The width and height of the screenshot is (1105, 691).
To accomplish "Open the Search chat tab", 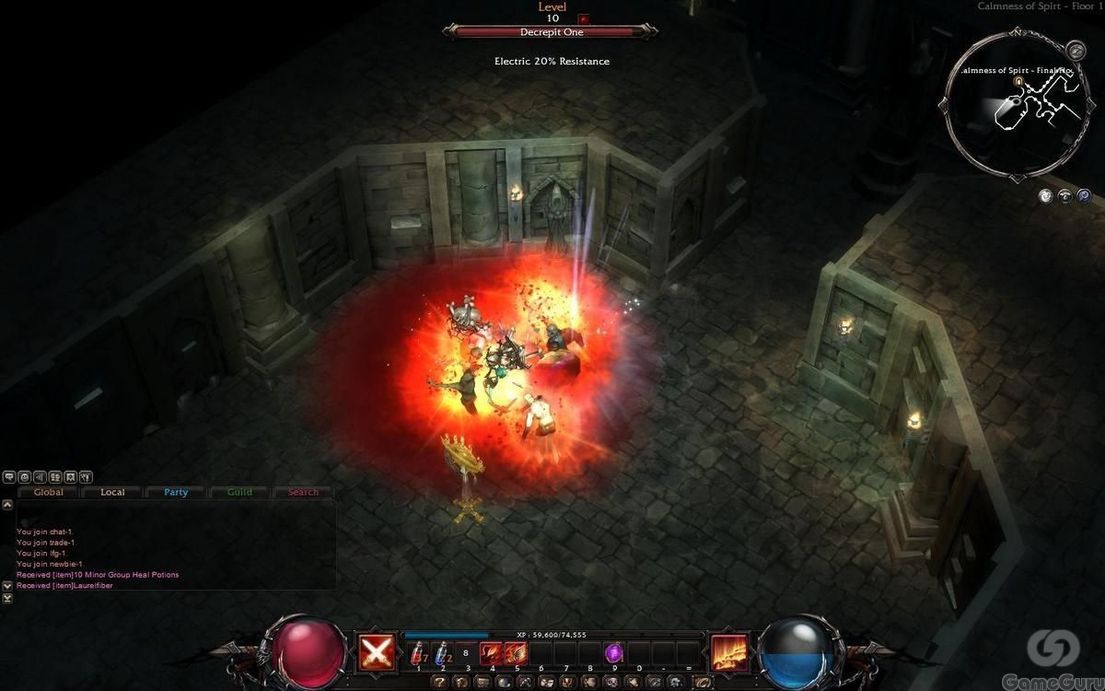I will 303,492.
